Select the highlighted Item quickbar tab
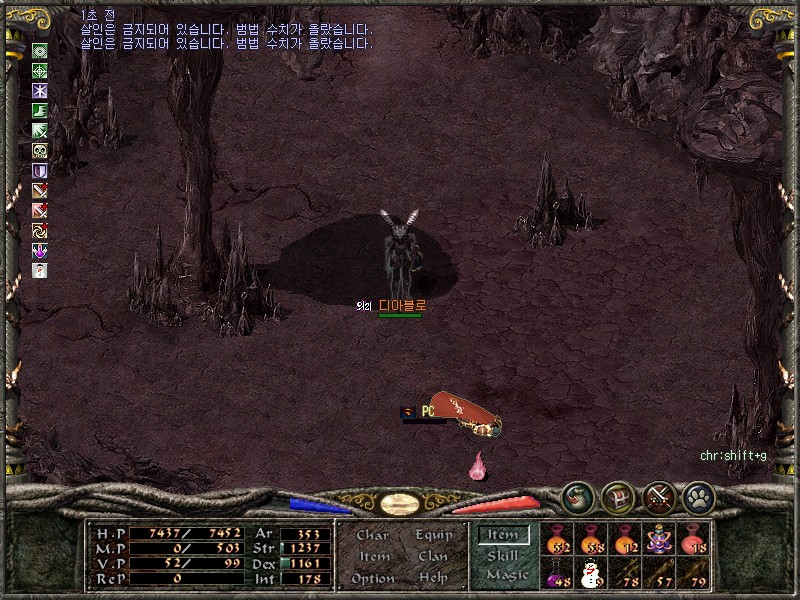This screenshot has width=800, height=600. click(503, 535)
